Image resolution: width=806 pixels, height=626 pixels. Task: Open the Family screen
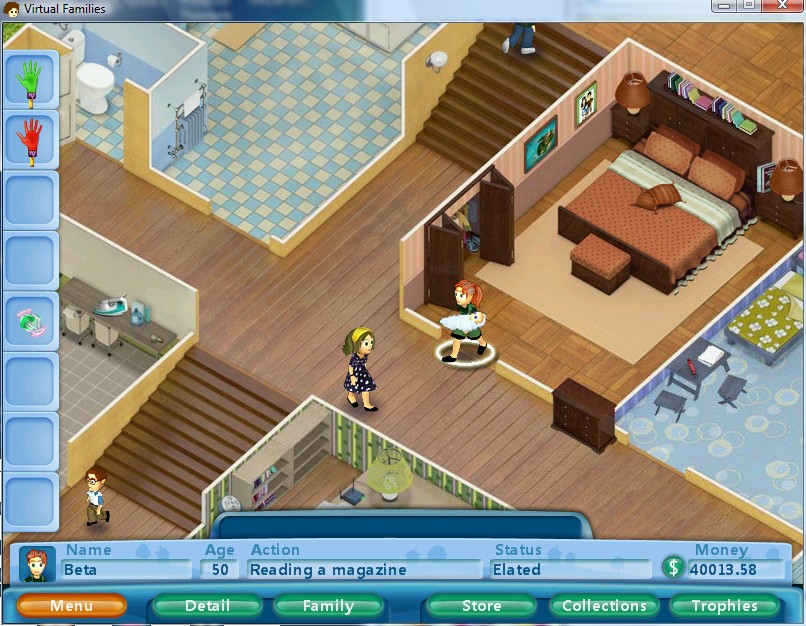328,606
